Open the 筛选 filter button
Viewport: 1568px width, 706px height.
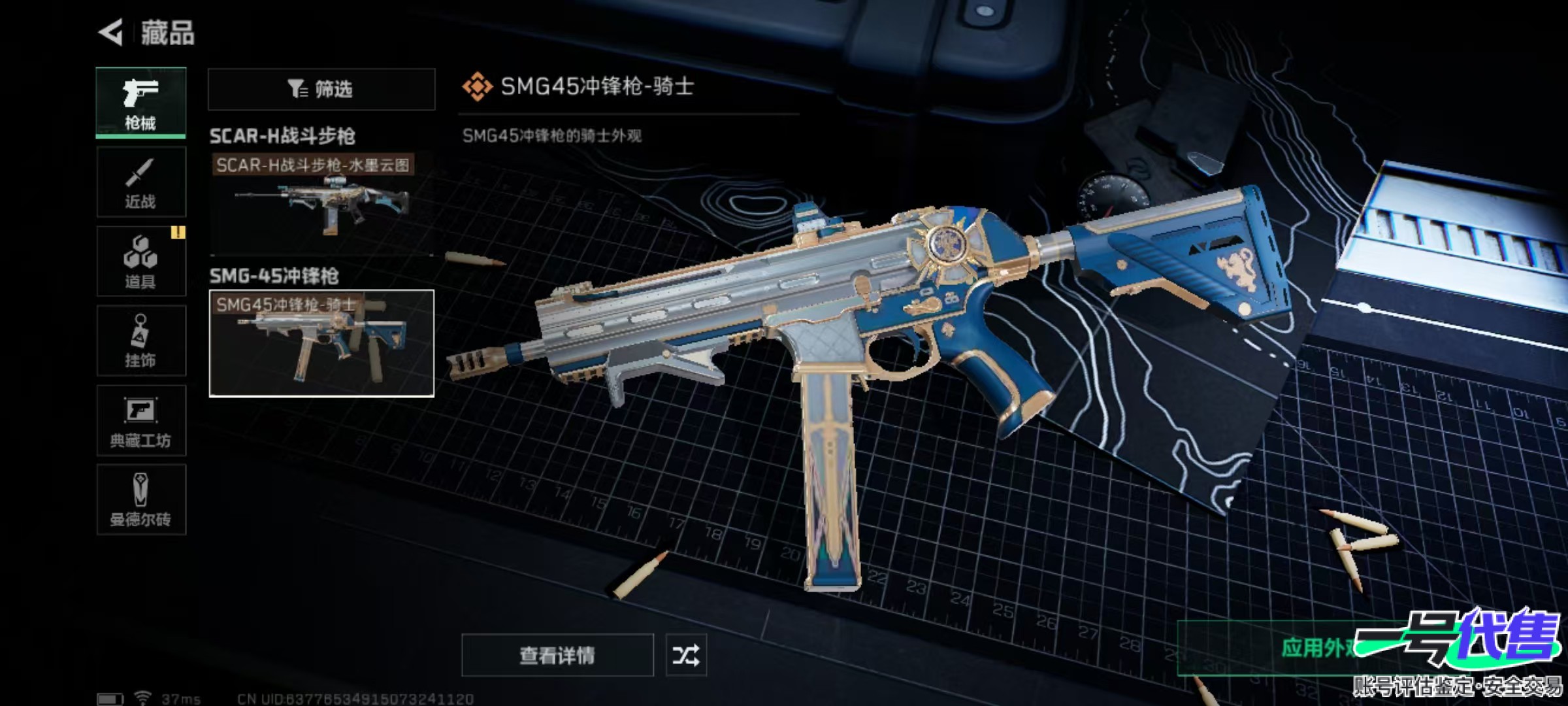pyautogui.click(x=321, y=89)
